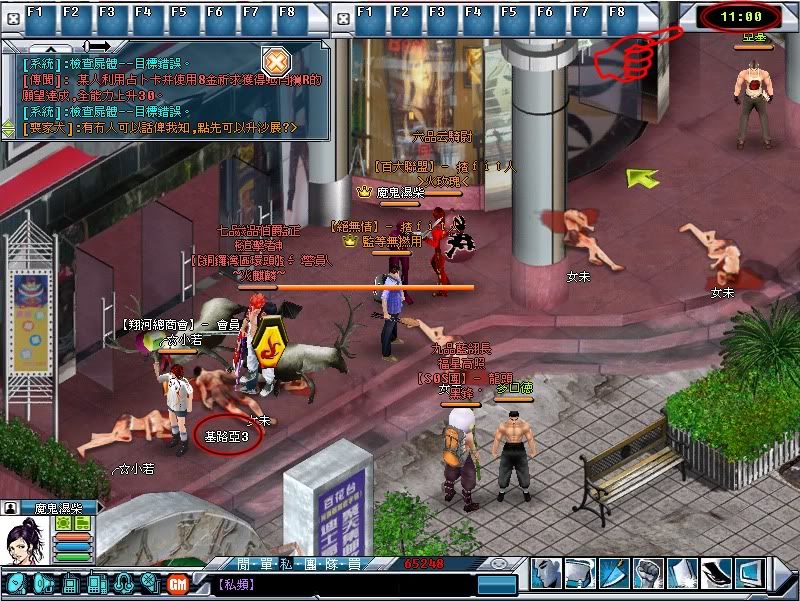Image resolution: width=800 pixels, height=601 pixels.
Task: Switch chat channel to 隊 (team)
Action: click(x=331, y=564)
